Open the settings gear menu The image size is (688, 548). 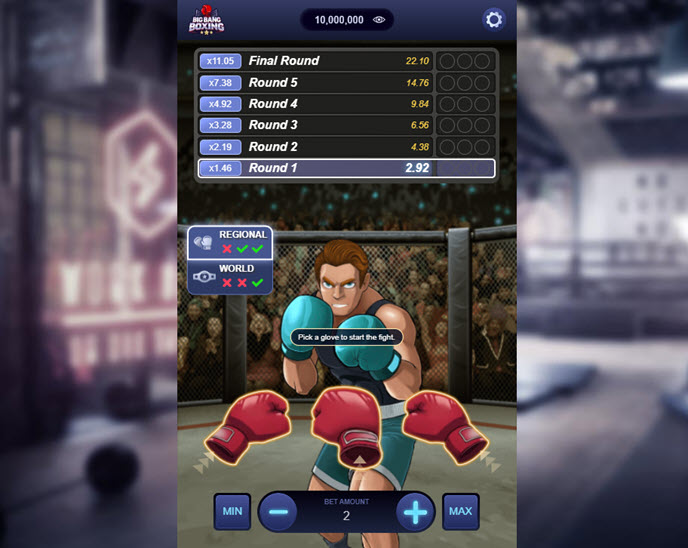click(x=493, y=19)
